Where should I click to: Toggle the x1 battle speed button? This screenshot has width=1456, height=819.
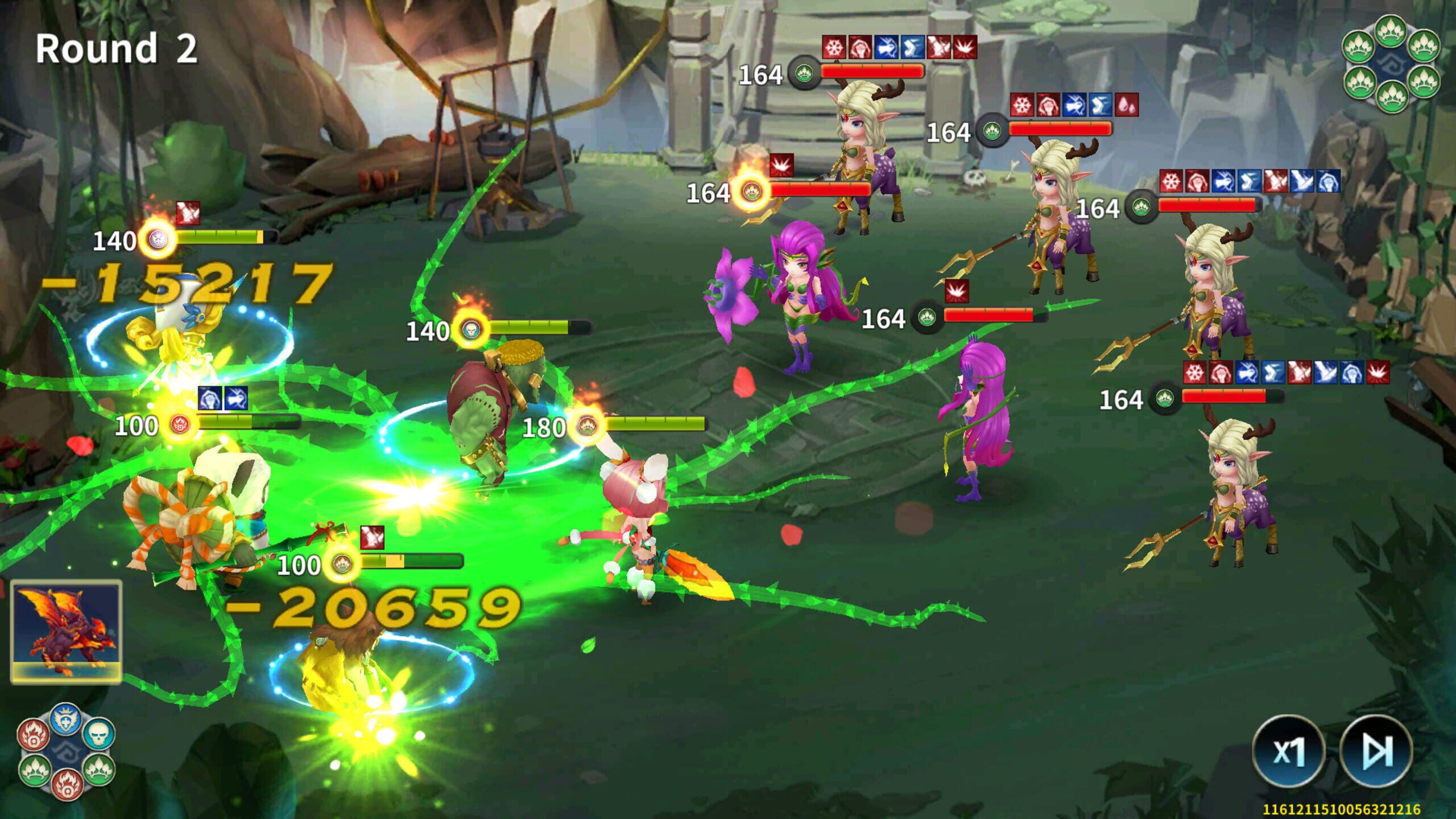(x=1288, y=751)
